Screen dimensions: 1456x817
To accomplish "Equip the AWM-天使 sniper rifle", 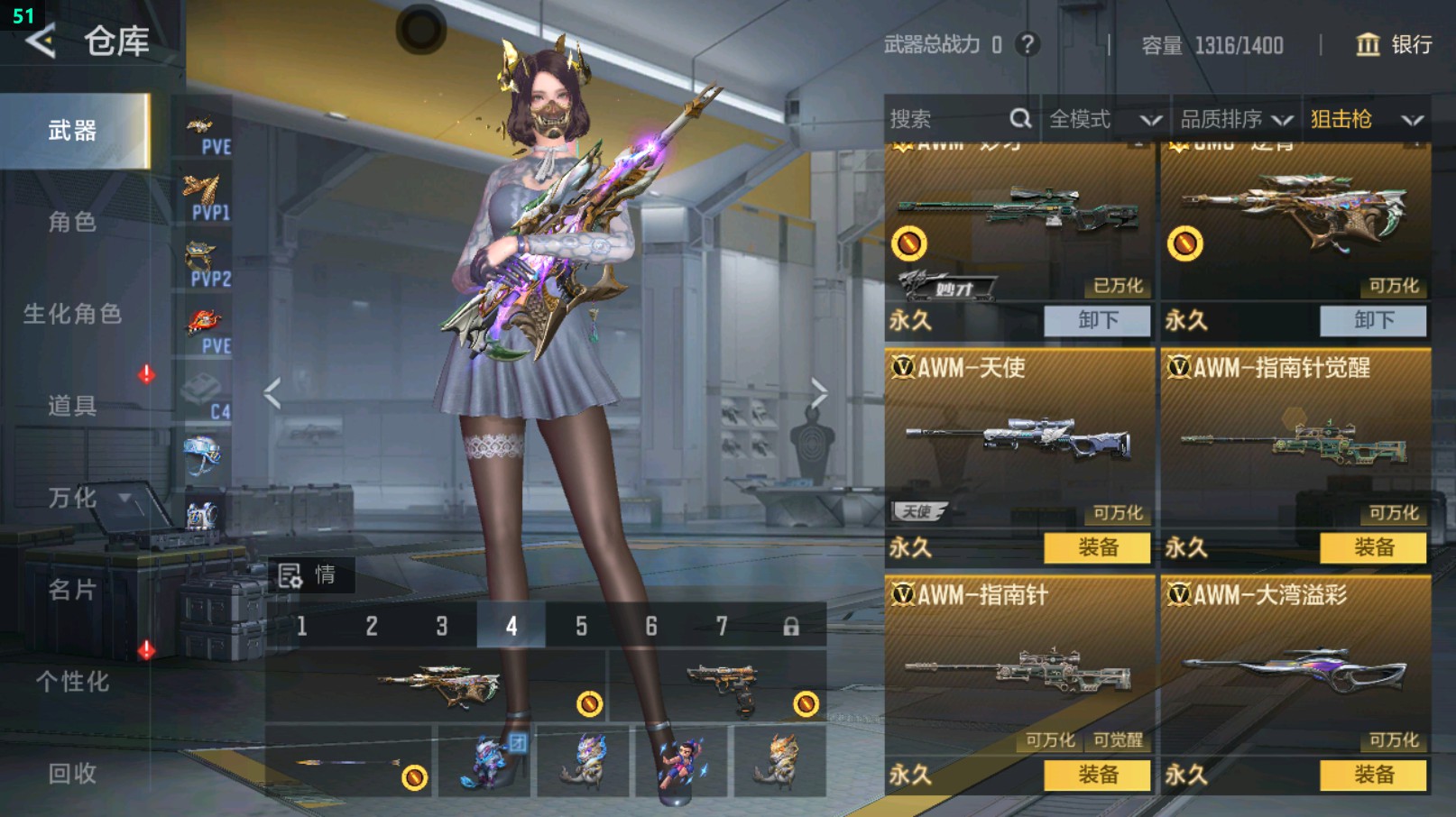I will pyautogui.click(x=1097, y=547).
